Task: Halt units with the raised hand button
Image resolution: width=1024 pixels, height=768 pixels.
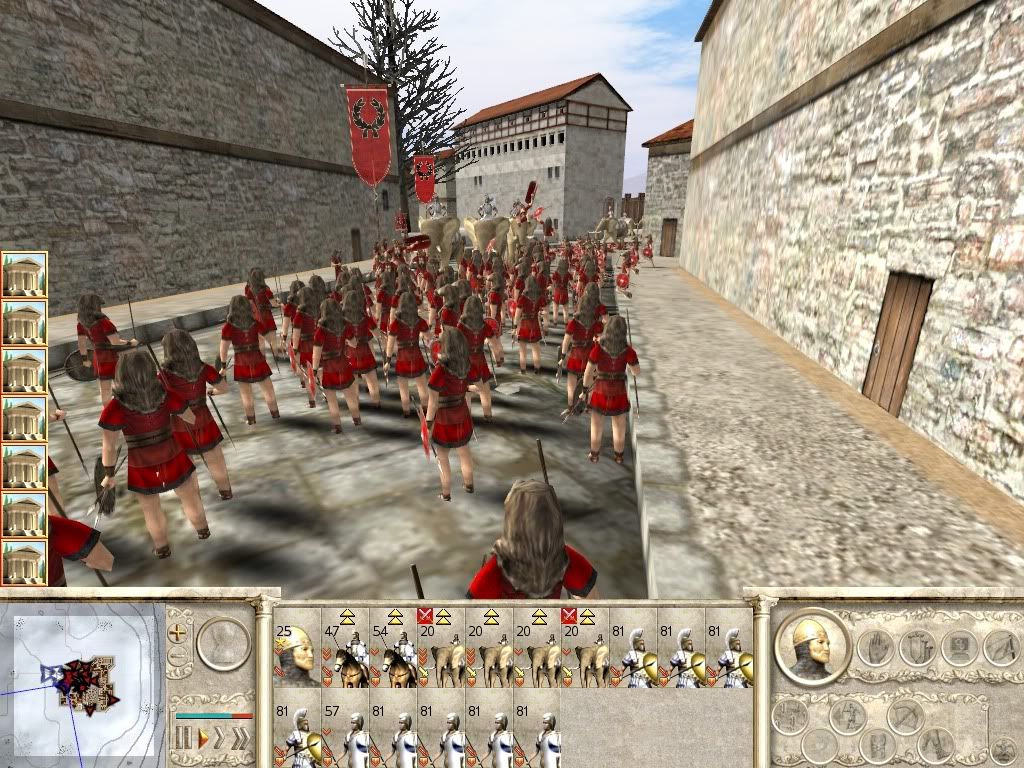Action: (x=874, y=648)
